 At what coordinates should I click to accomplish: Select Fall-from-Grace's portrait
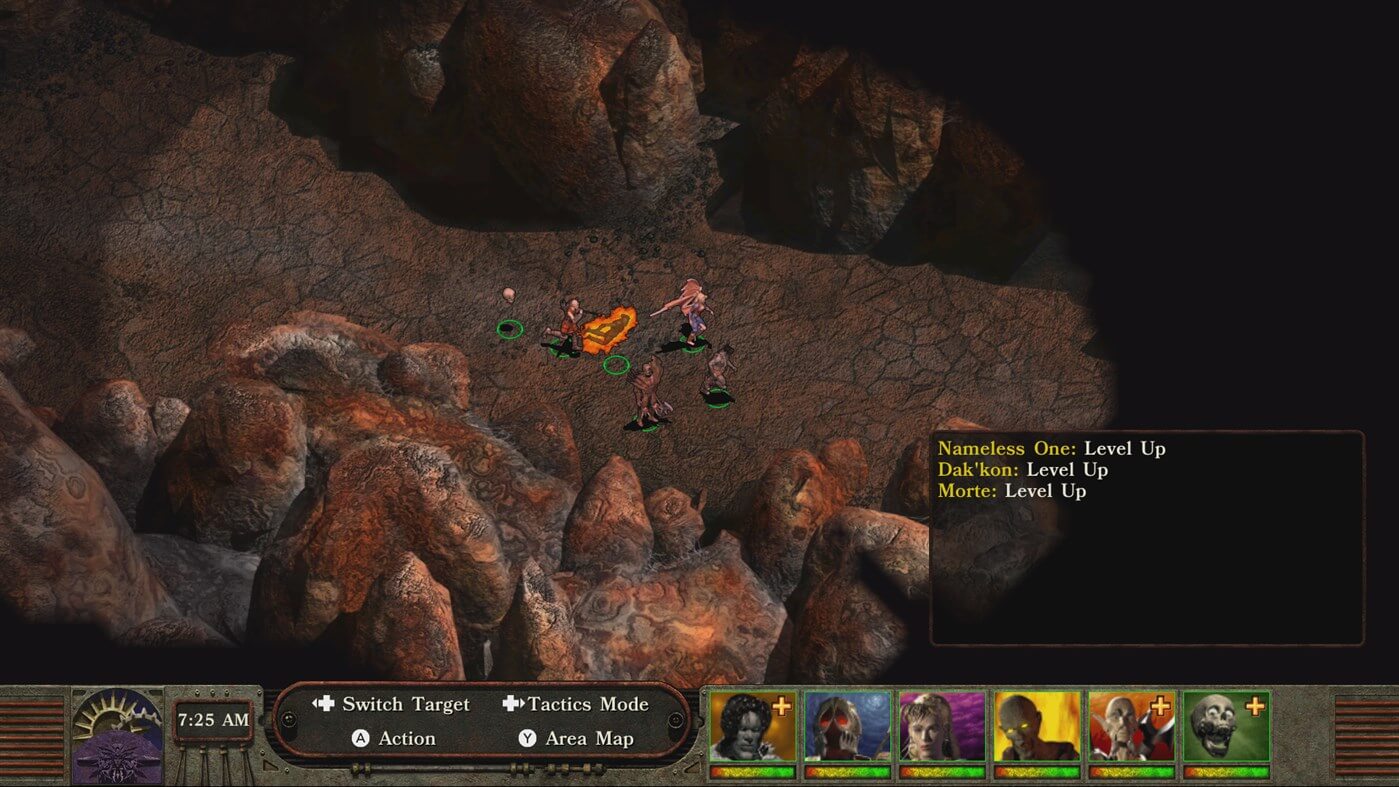(x=932, y=730)
